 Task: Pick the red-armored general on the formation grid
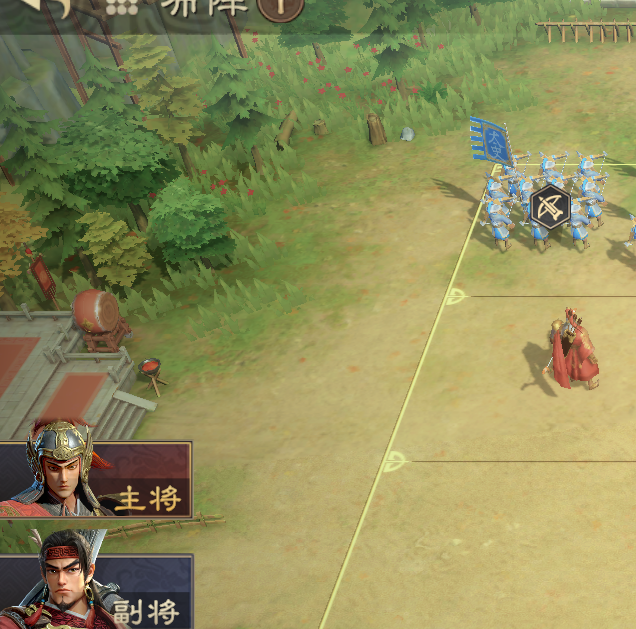click(574, 352)
